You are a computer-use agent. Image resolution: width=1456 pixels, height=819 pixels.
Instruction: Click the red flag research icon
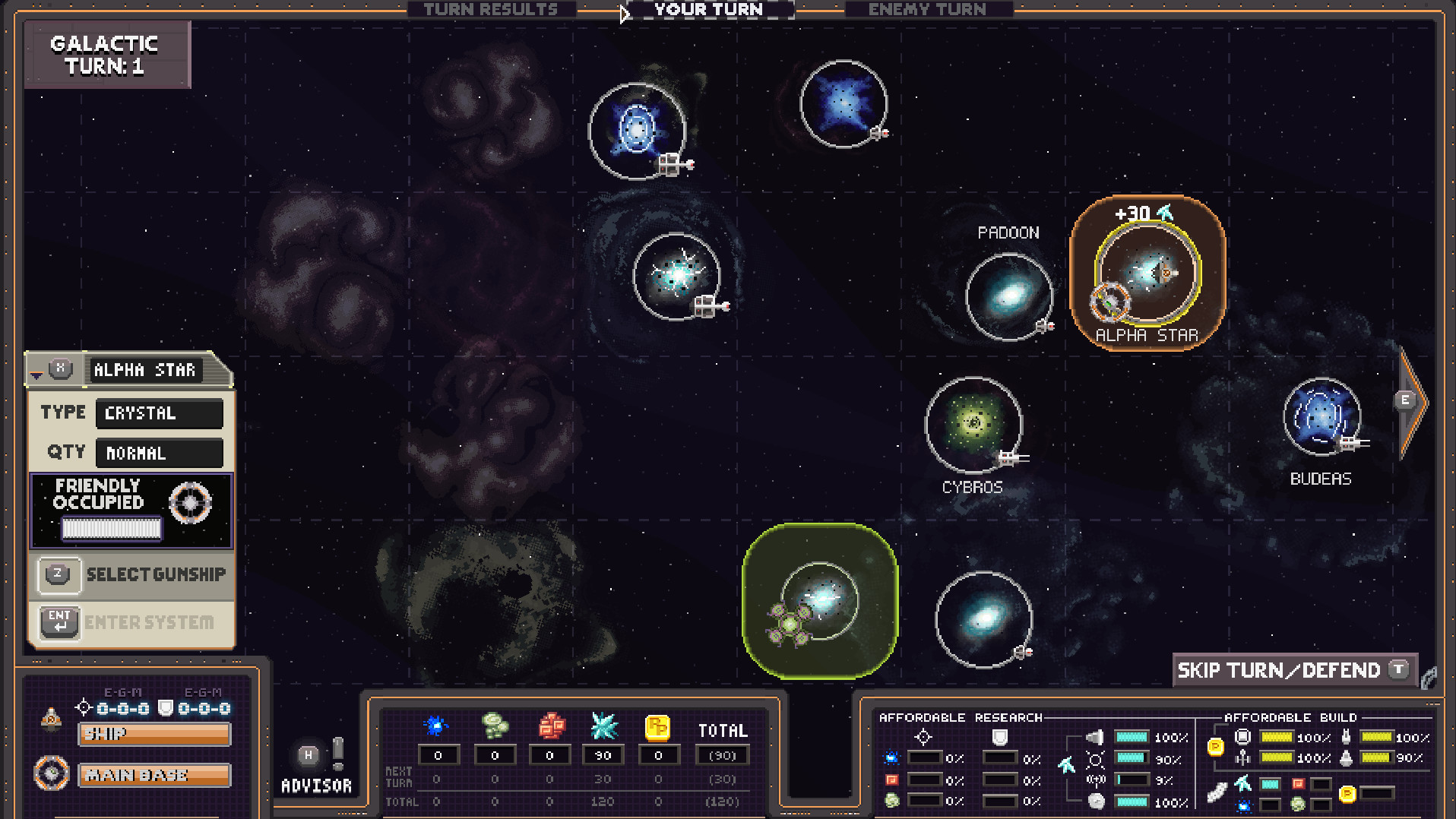[x=892, y=779]
